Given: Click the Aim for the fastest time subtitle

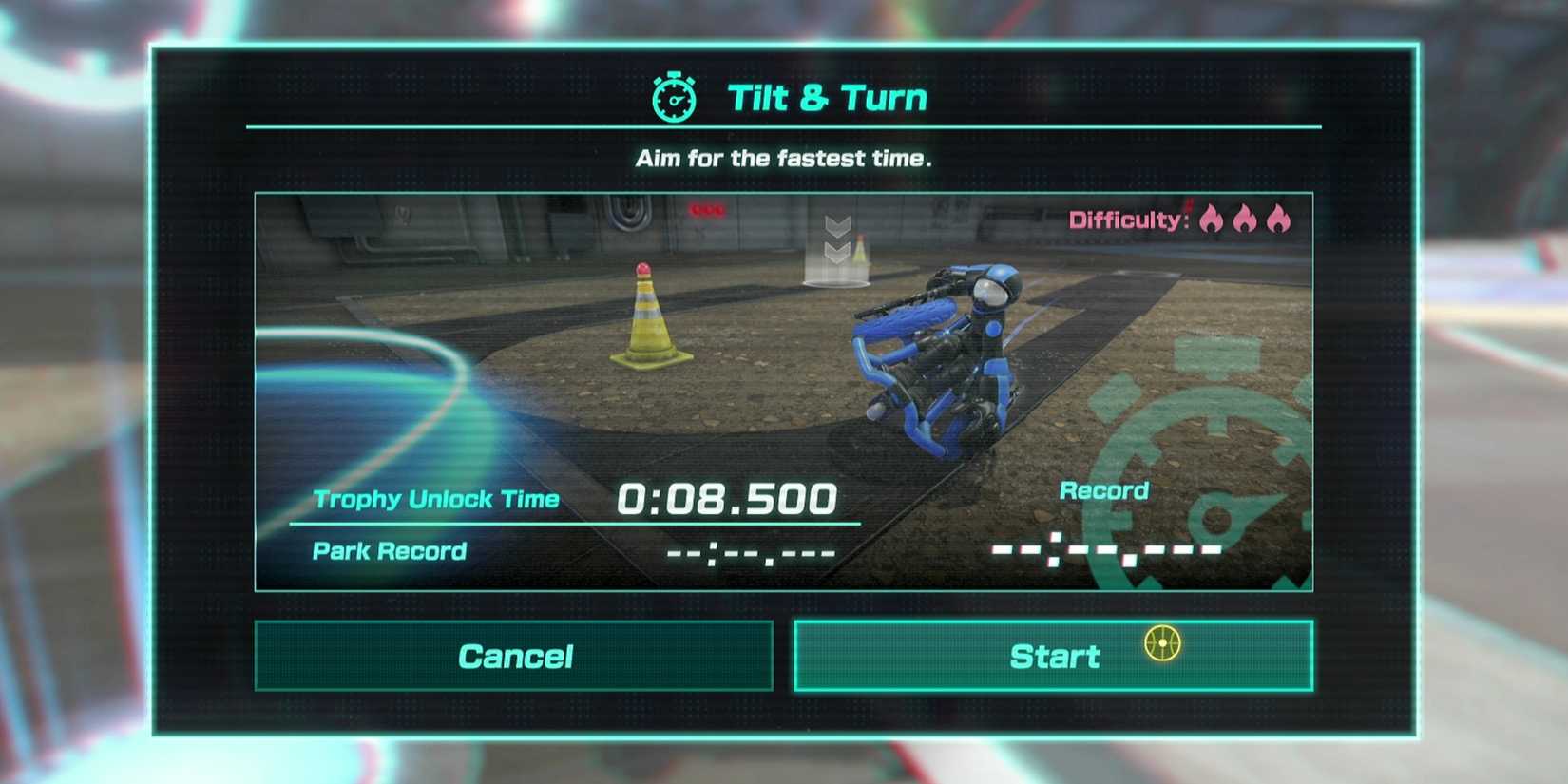Looking at the screenshot, I should point(784,158).
